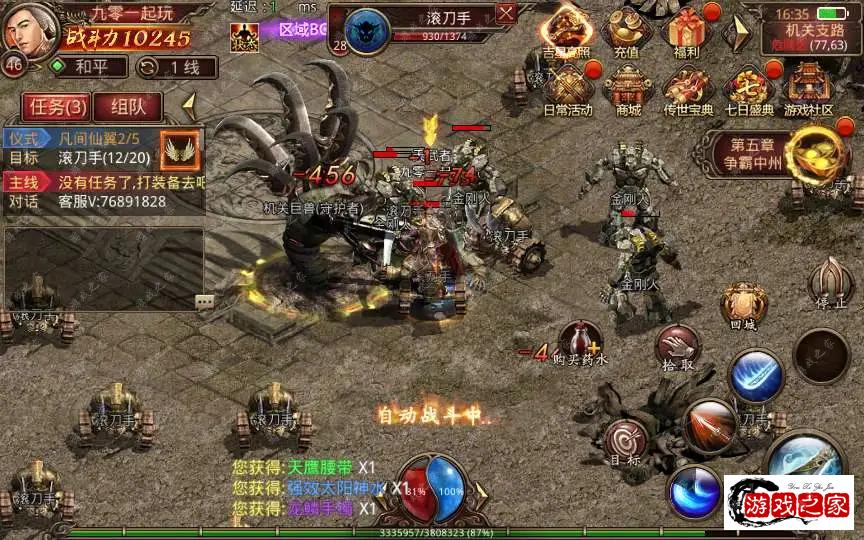Open the 商城 shop
The image size is (864, 540).
click(628, 90)
